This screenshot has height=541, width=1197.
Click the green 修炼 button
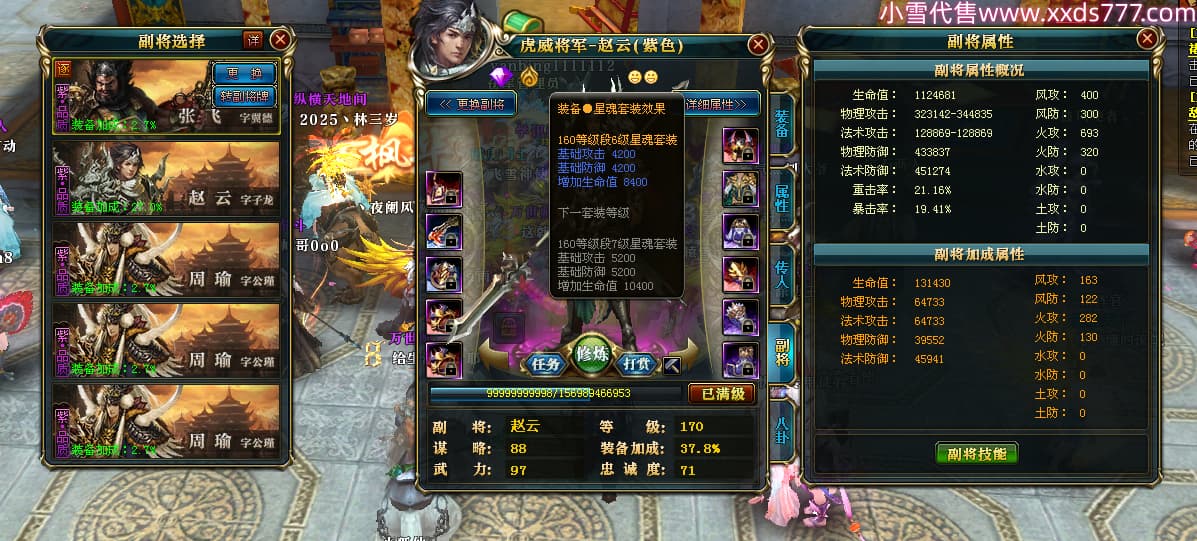pyautogui.click(x=593, y=358)
